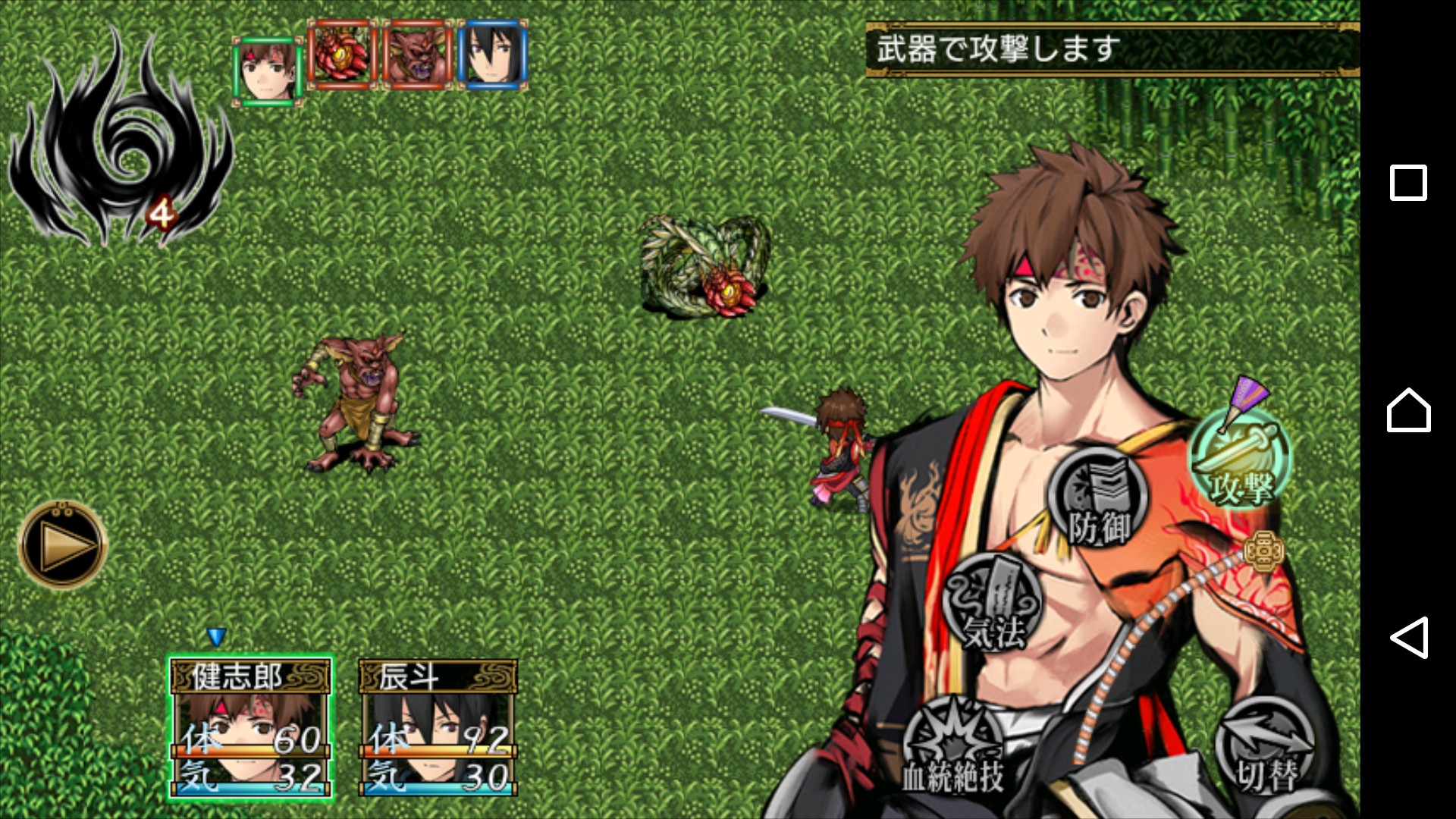Tap the red ogre turn portrait

[417, 55]
